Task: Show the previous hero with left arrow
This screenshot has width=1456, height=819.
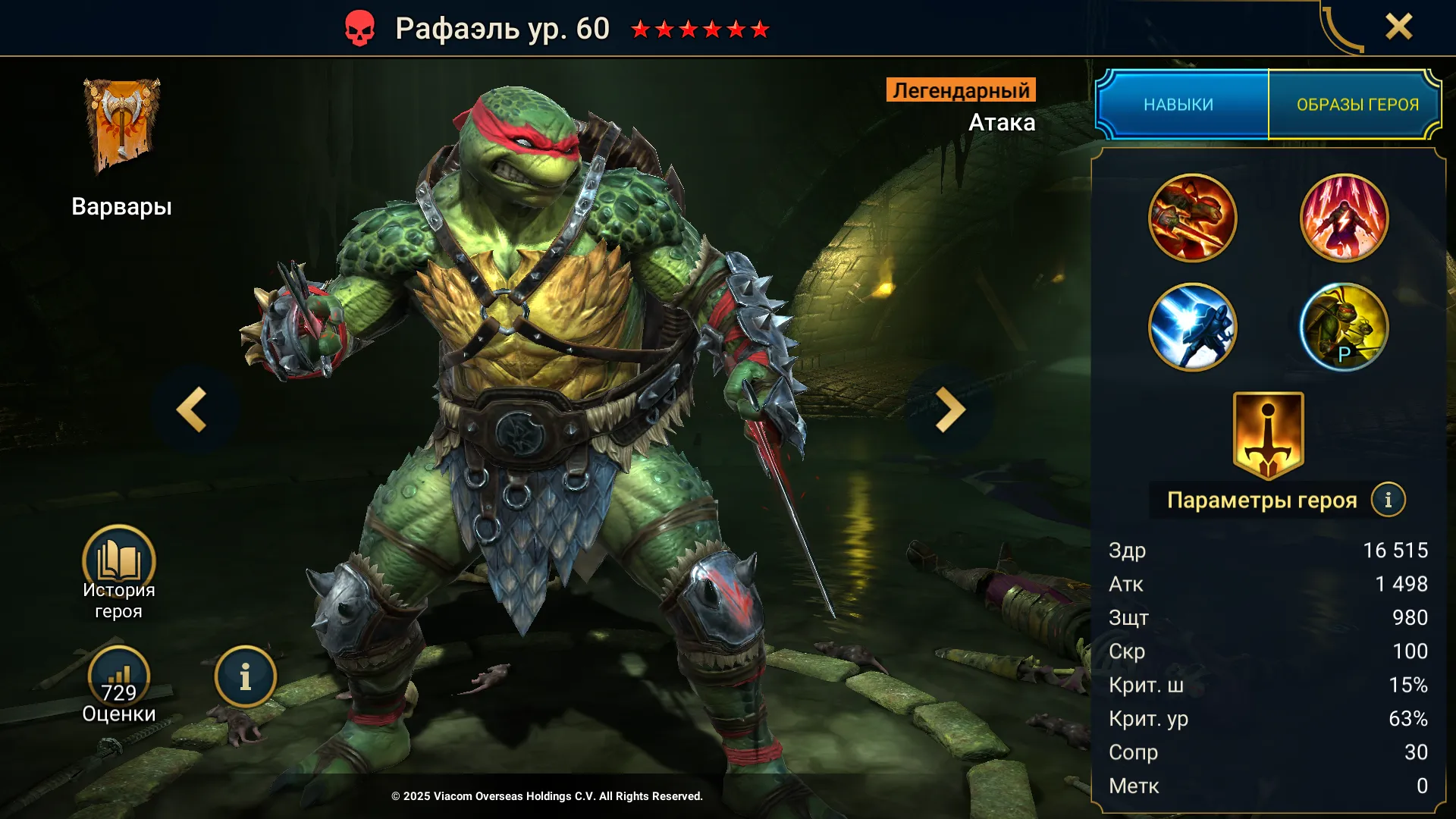Action: (x=193, y=409)
